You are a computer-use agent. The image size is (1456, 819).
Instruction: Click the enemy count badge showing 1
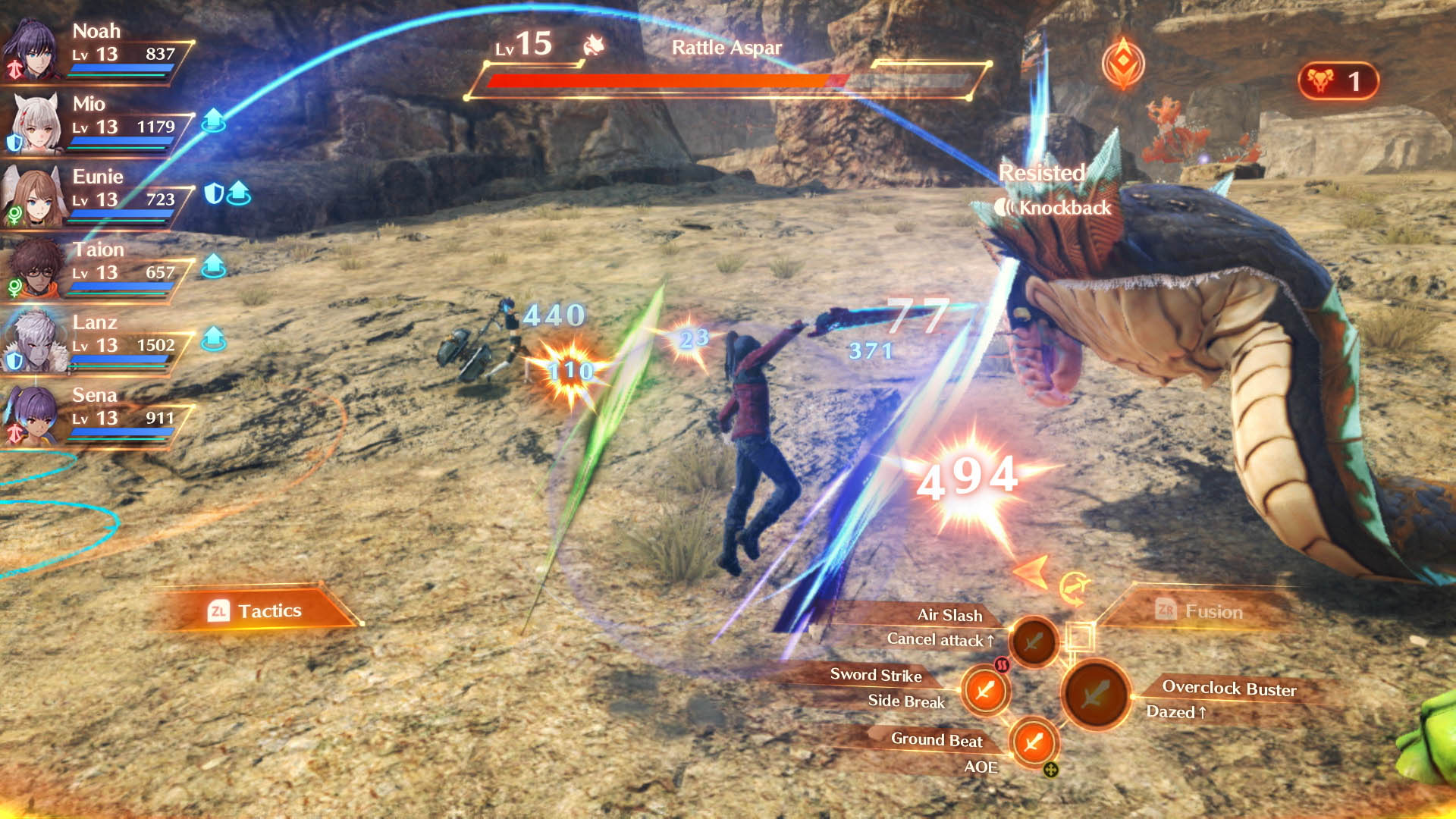click(1338, 81)
